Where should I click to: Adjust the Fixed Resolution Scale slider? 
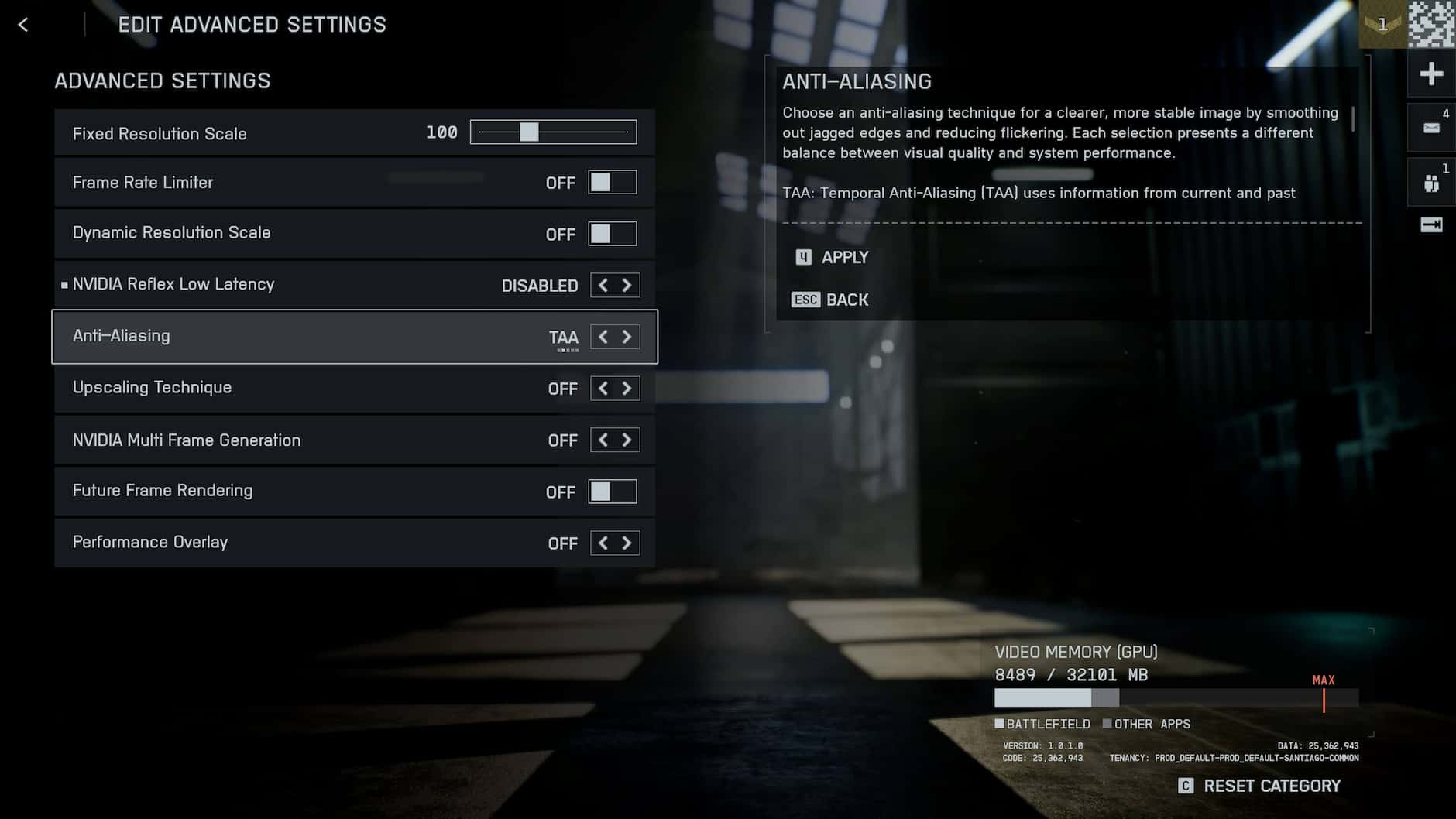click(x=530, y=132)
